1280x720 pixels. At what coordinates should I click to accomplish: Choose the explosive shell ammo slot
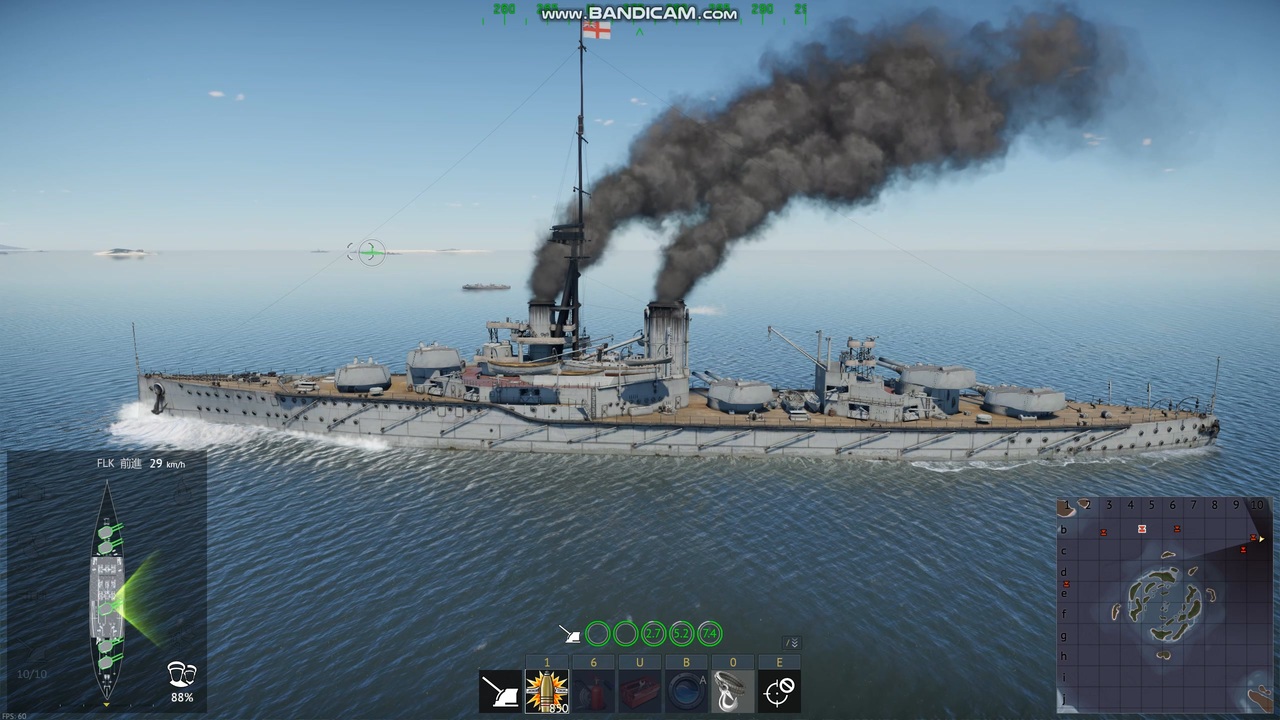[547, 691]
